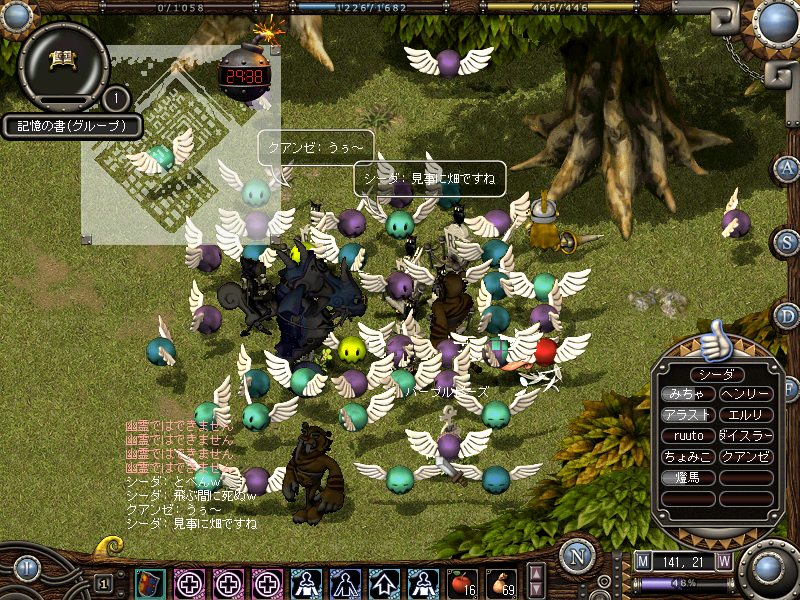Open the round D side button
This screenshot has width=800, height=600.
click(787, 316)
